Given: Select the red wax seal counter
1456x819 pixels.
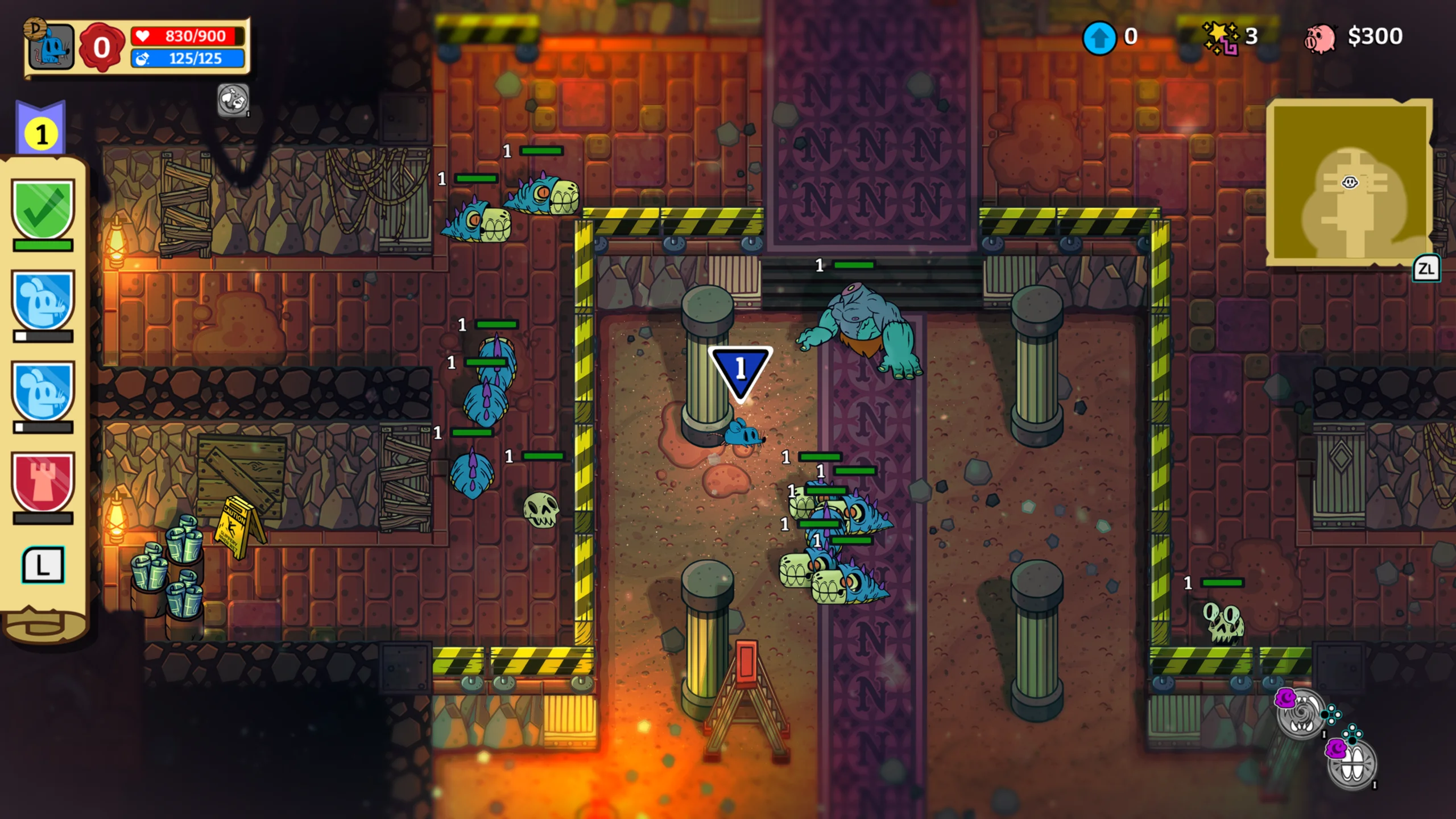Looking at the screenshot, I should click(101, 47).
